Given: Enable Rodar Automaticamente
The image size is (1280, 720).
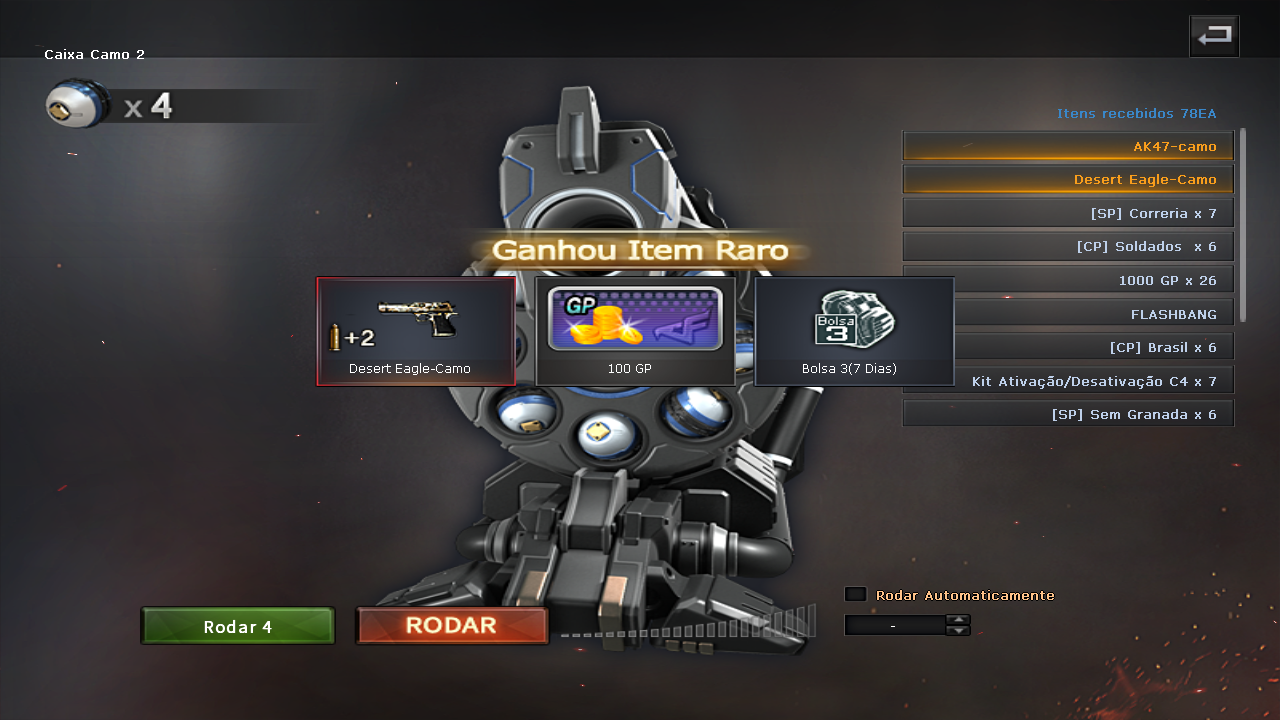Looking at the screenshot, I should point(855,593).
